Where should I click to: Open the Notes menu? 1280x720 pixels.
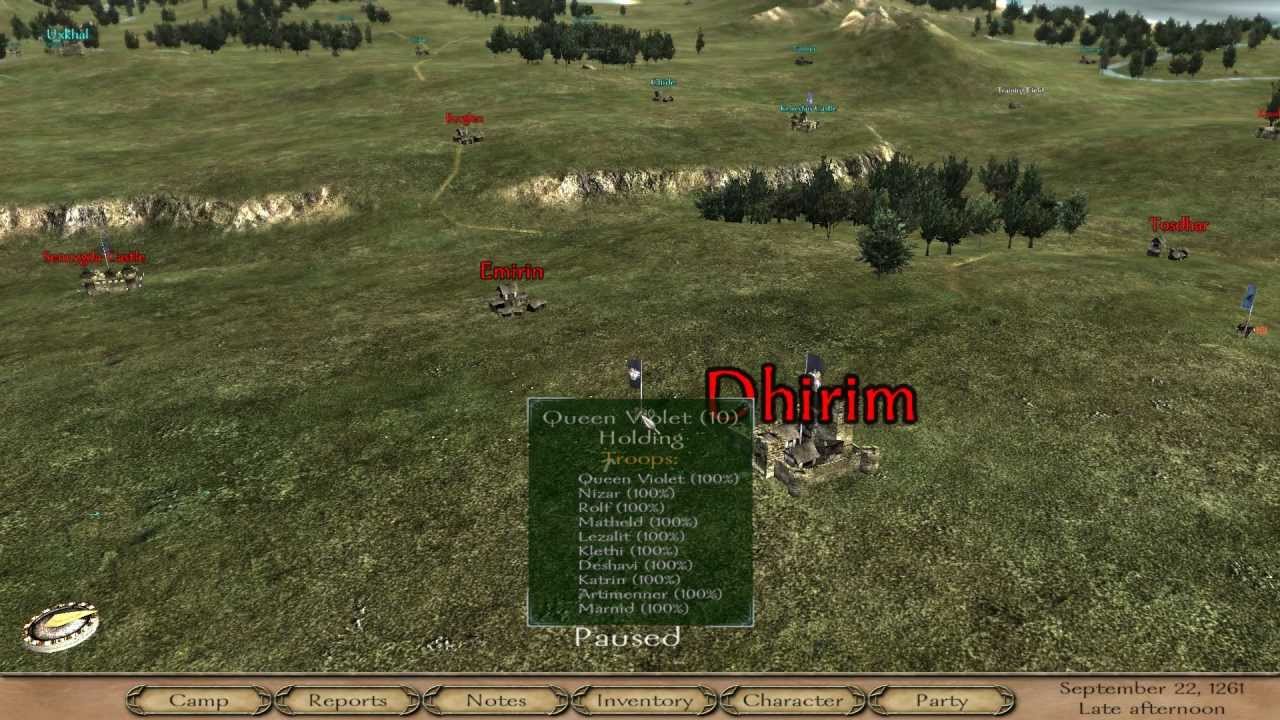498,701
